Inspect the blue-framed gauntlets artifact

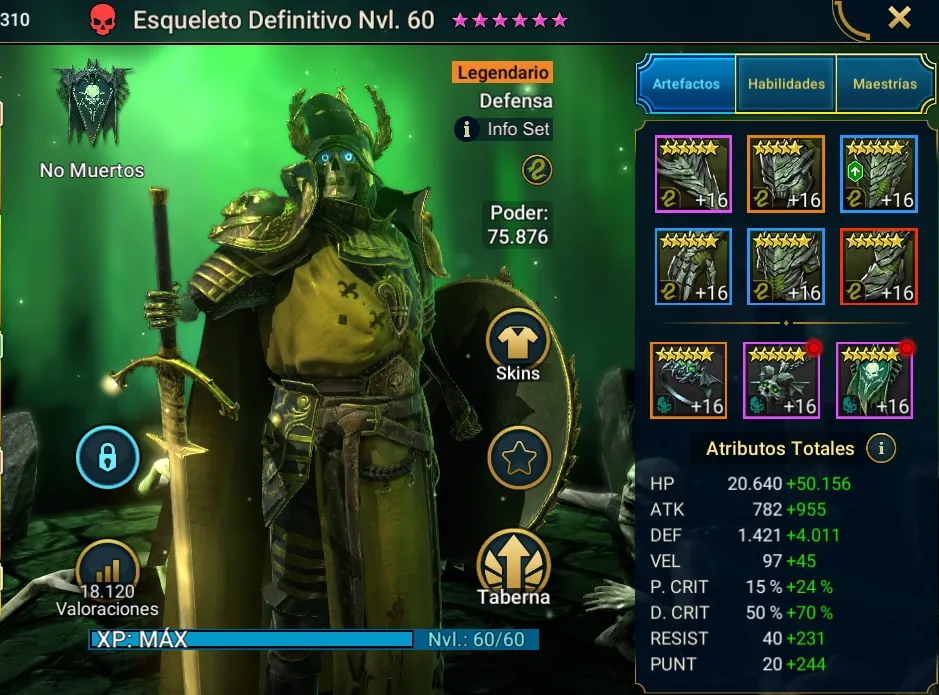693,266
